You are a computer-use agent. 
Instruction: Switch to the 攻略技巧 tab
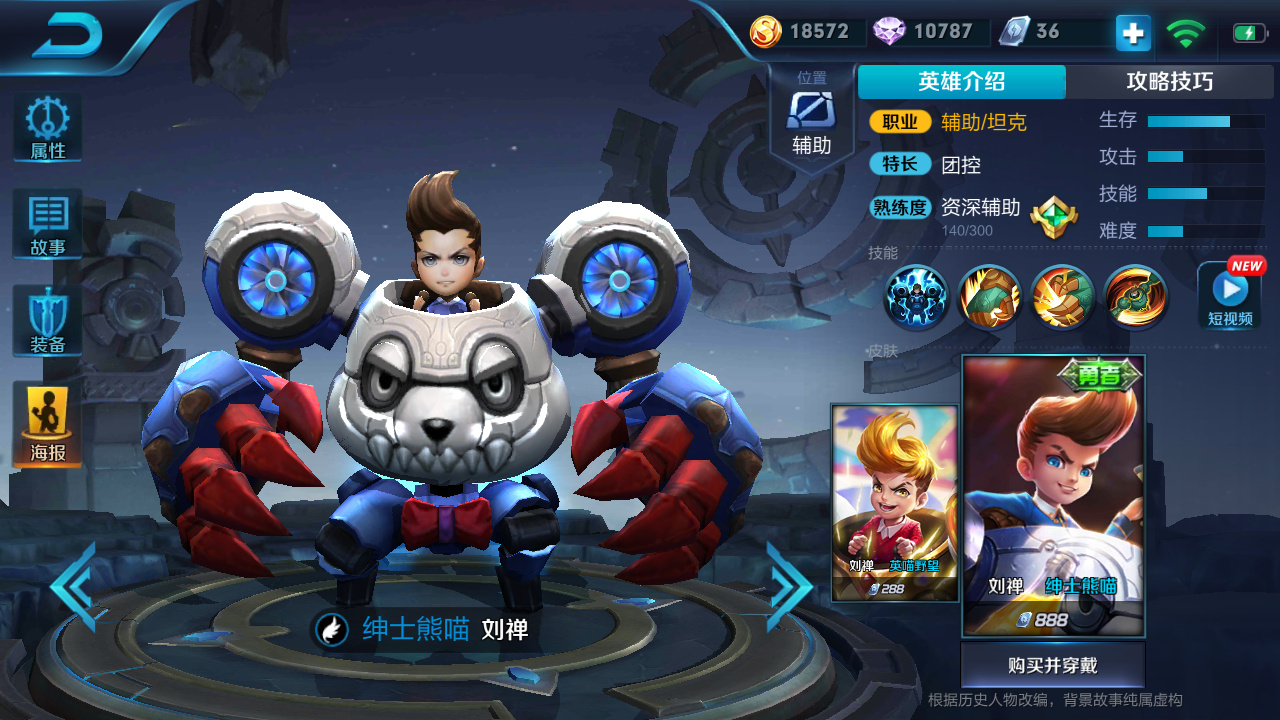click(x=1172, y=82)
